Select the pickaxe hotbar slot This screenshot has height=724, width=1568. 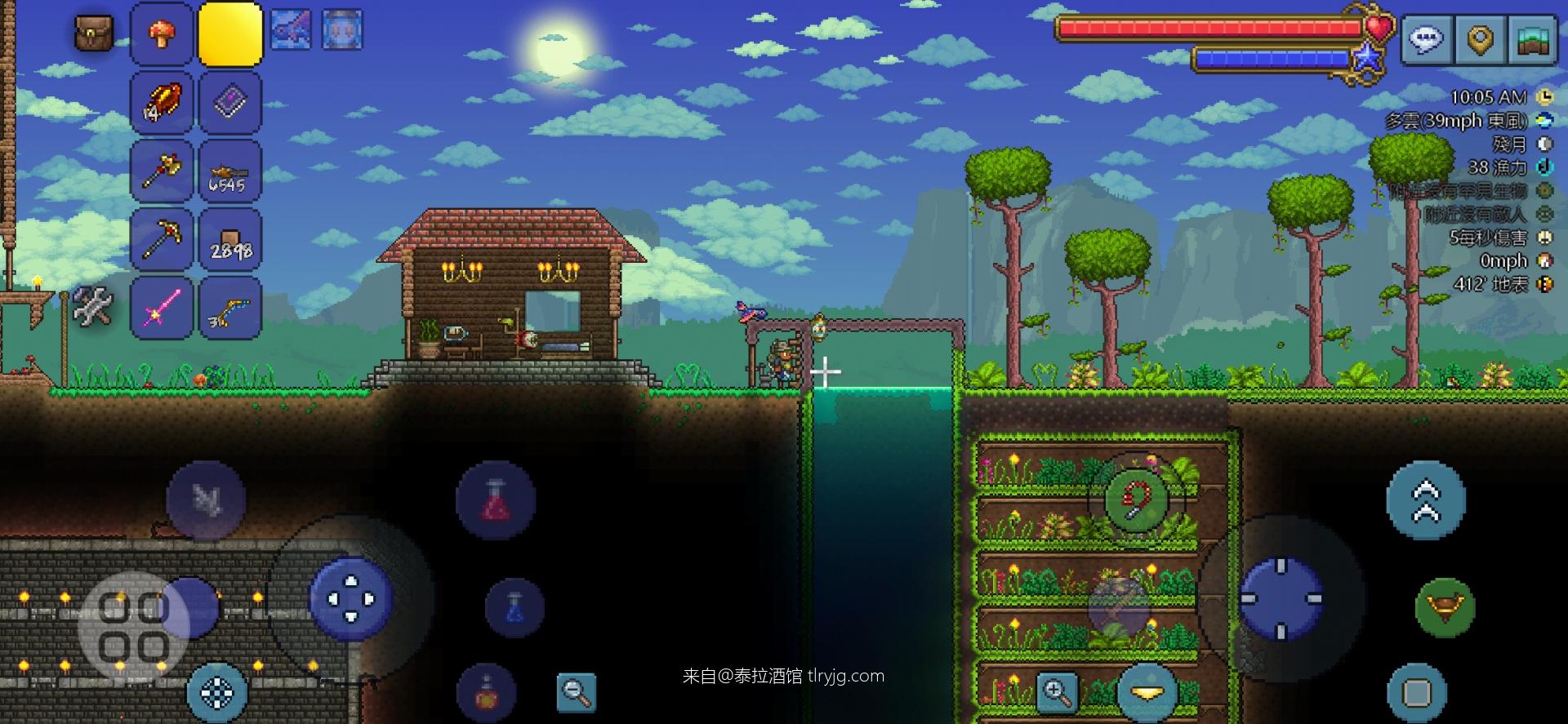point(162,240)
